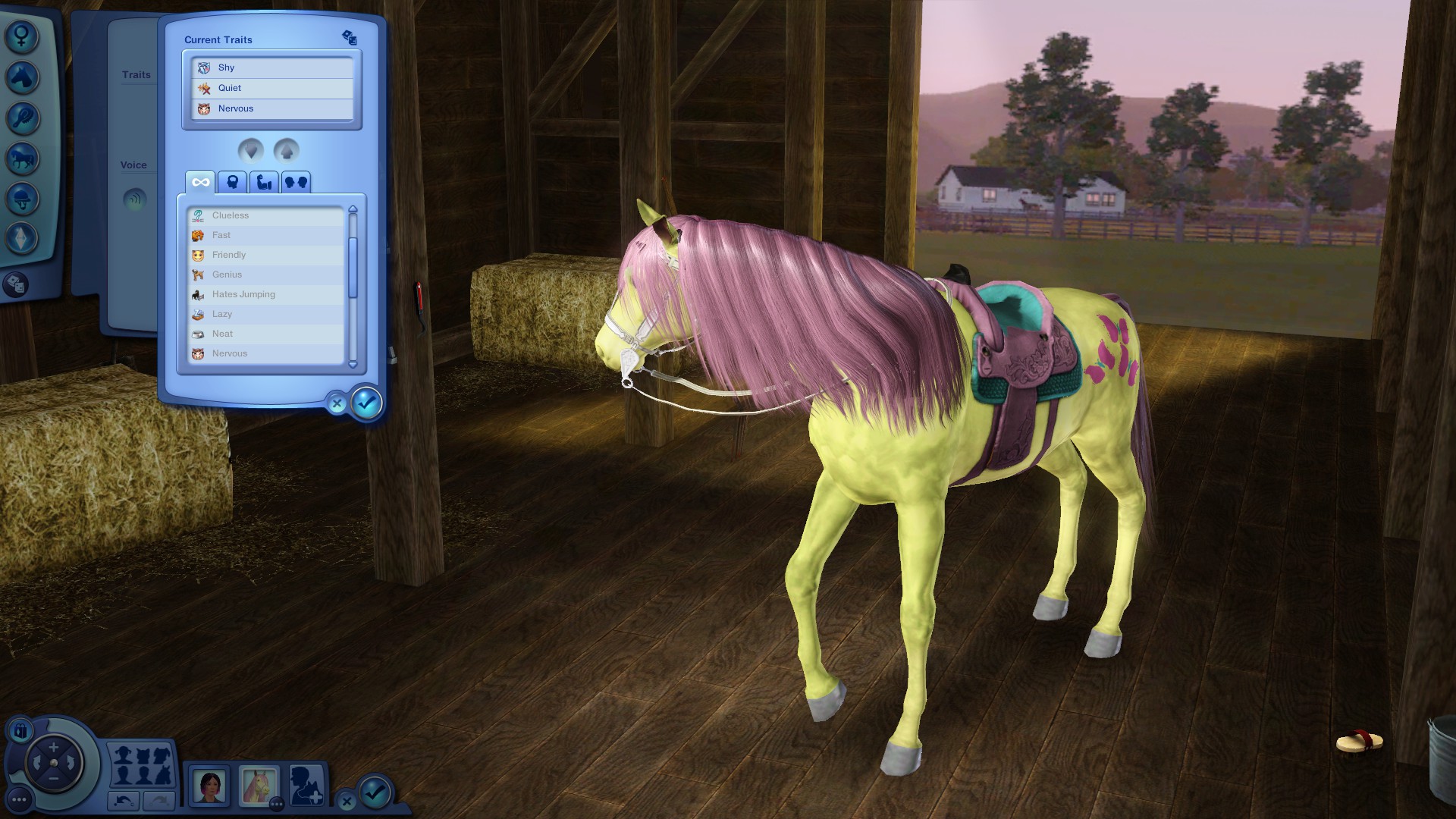Viewport: 1456px width, 819px height.
Task: Cancel the traits panel with the small X
Action: tap(337, 404)
